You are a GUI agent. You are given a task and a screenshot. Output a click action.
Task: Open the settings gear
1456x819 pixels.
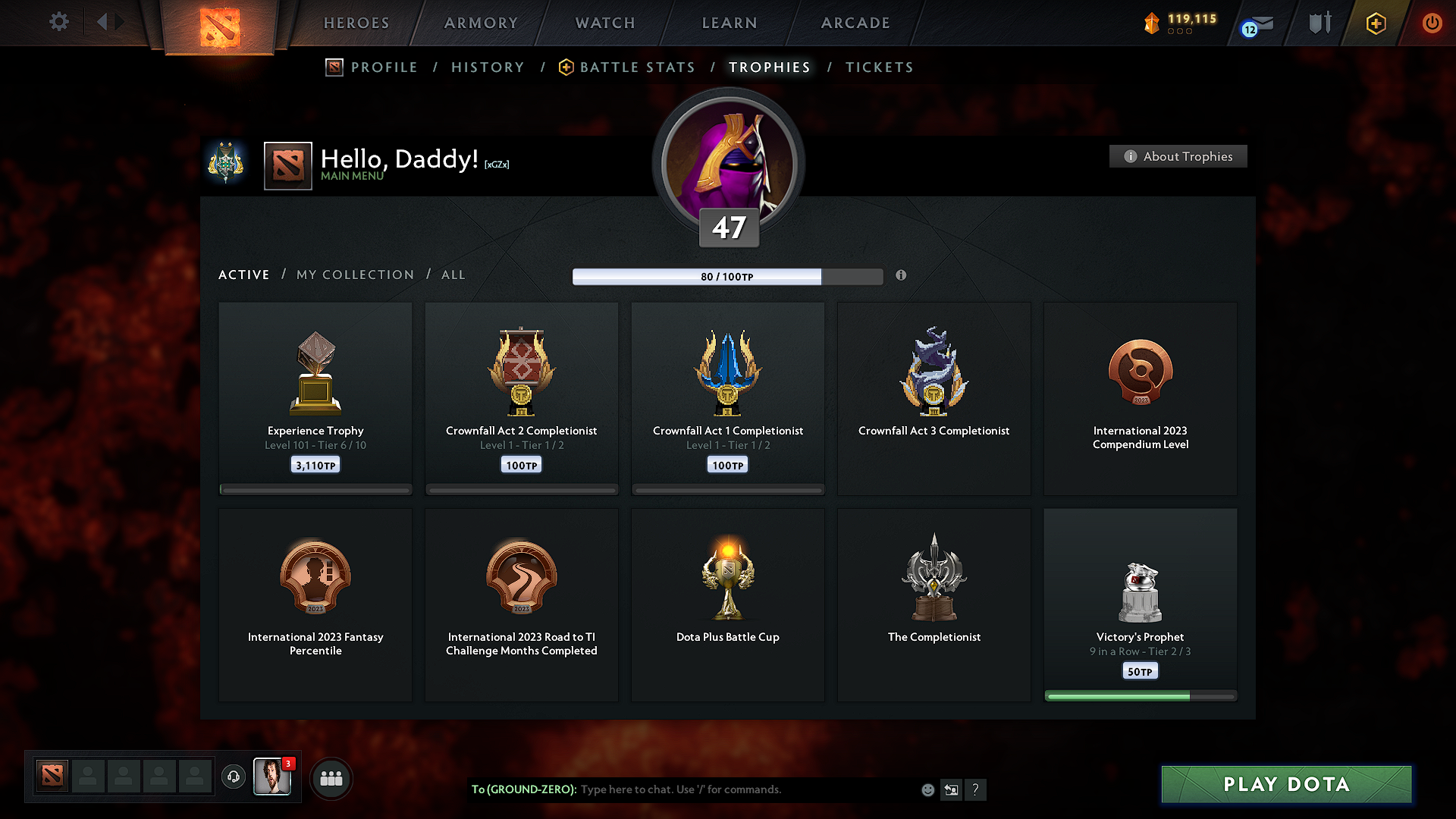(58, 23)
